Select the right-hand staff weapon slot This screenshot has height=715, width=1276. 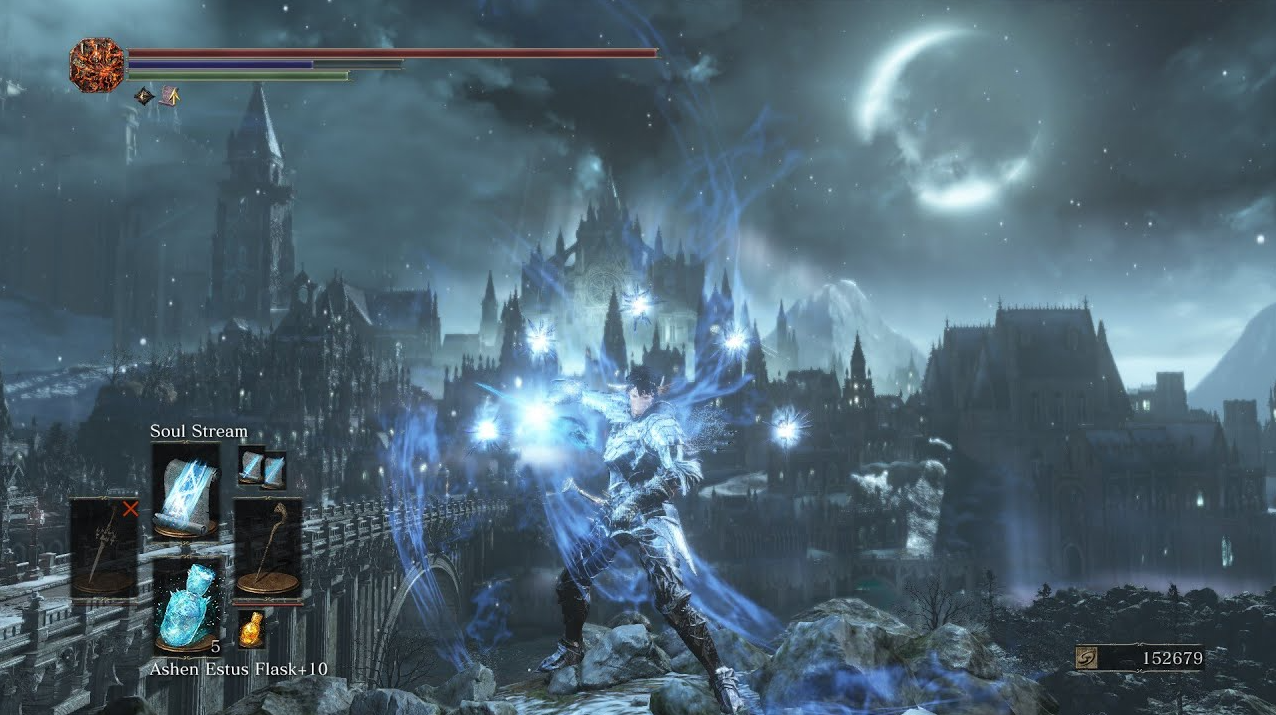click(x=267, y=548)
